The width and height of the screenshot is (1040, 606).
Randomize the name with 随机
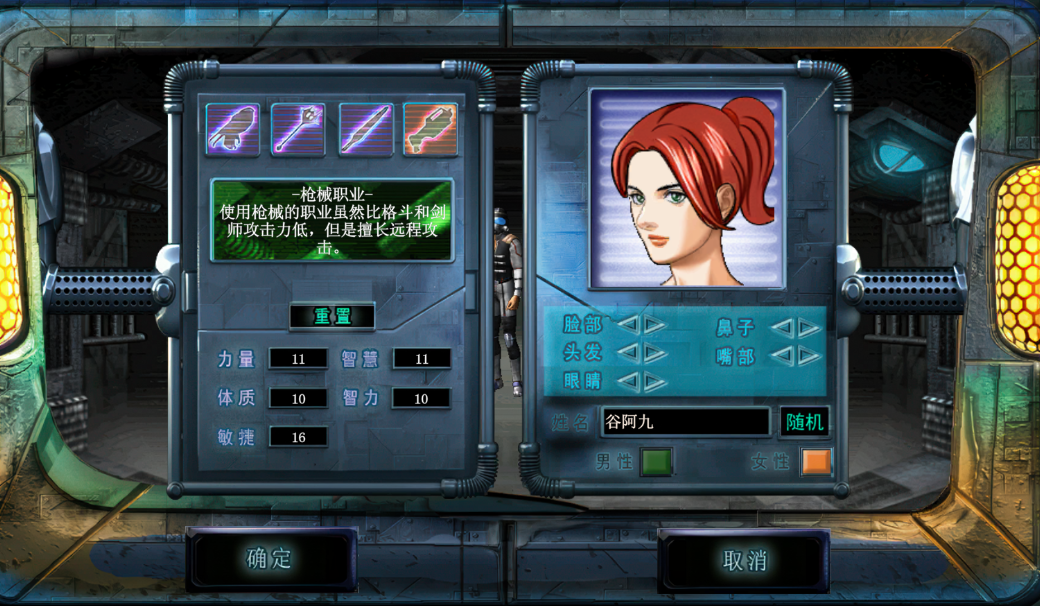point(804,422)
